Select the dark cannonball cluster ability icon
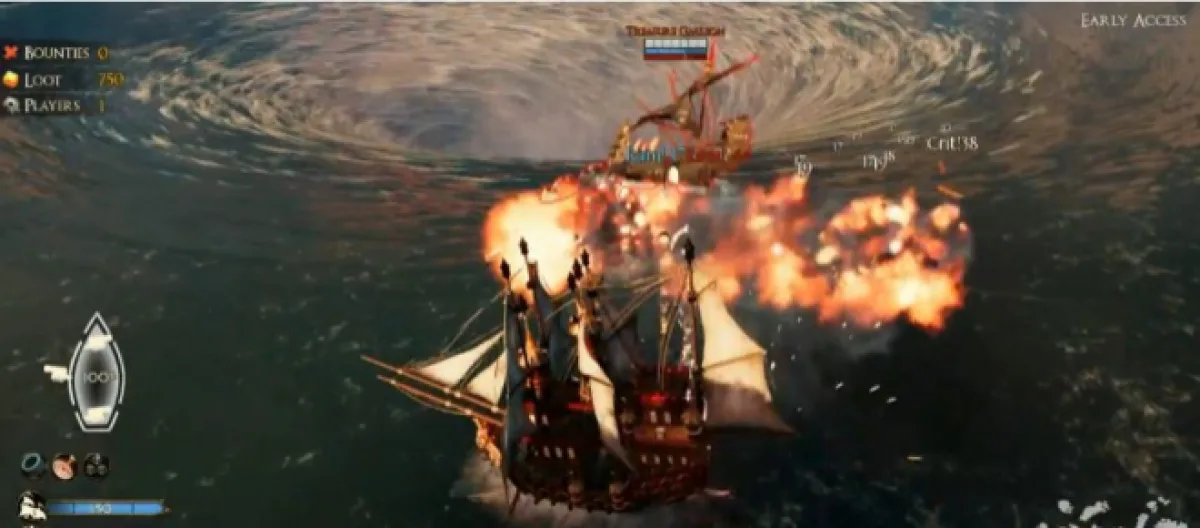1200x528 pixels. pyautogui.click(x=96, y=465)
